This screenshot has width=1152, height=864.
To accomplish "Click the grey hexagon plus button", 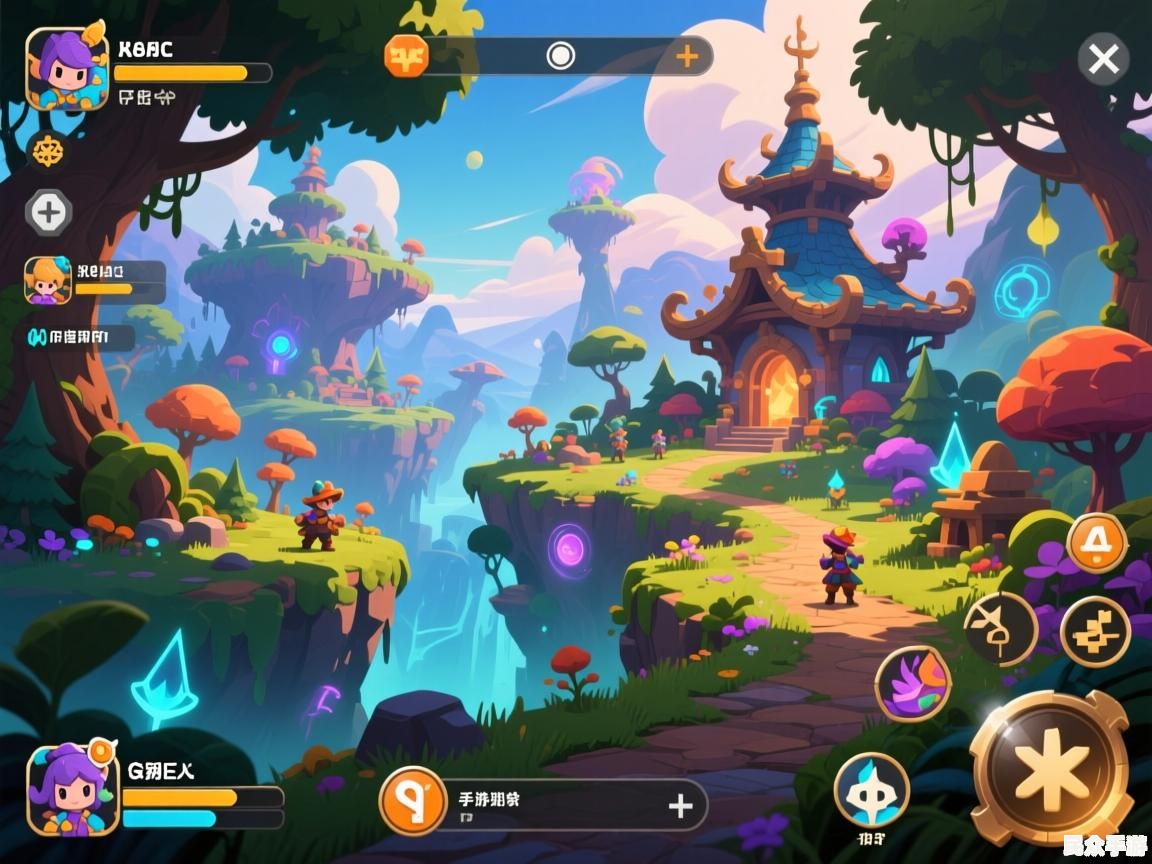I will click(48, 212).
